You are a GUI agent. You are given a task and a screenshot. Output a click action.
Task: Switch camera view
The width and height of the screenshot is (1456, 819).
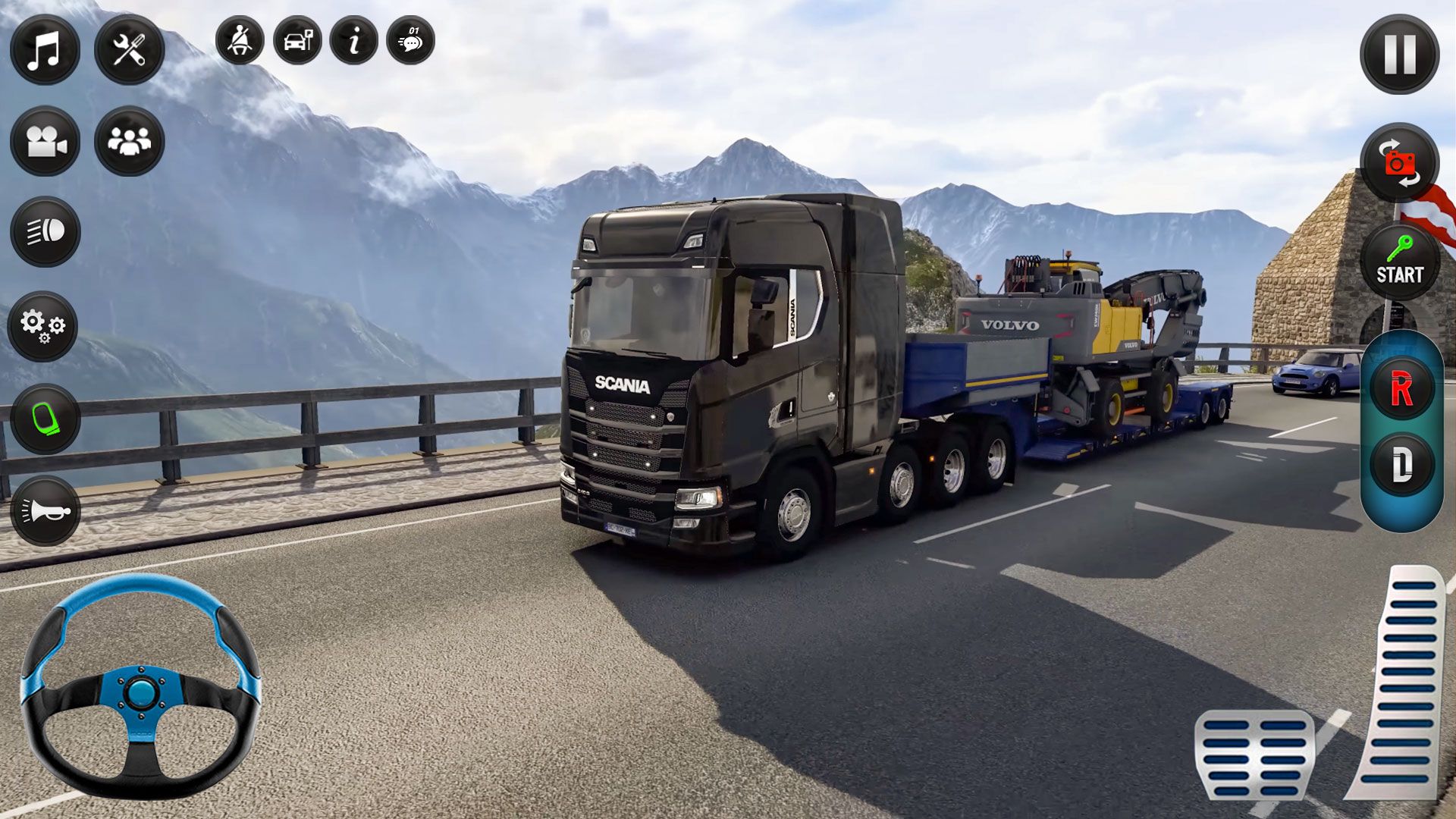45,140
